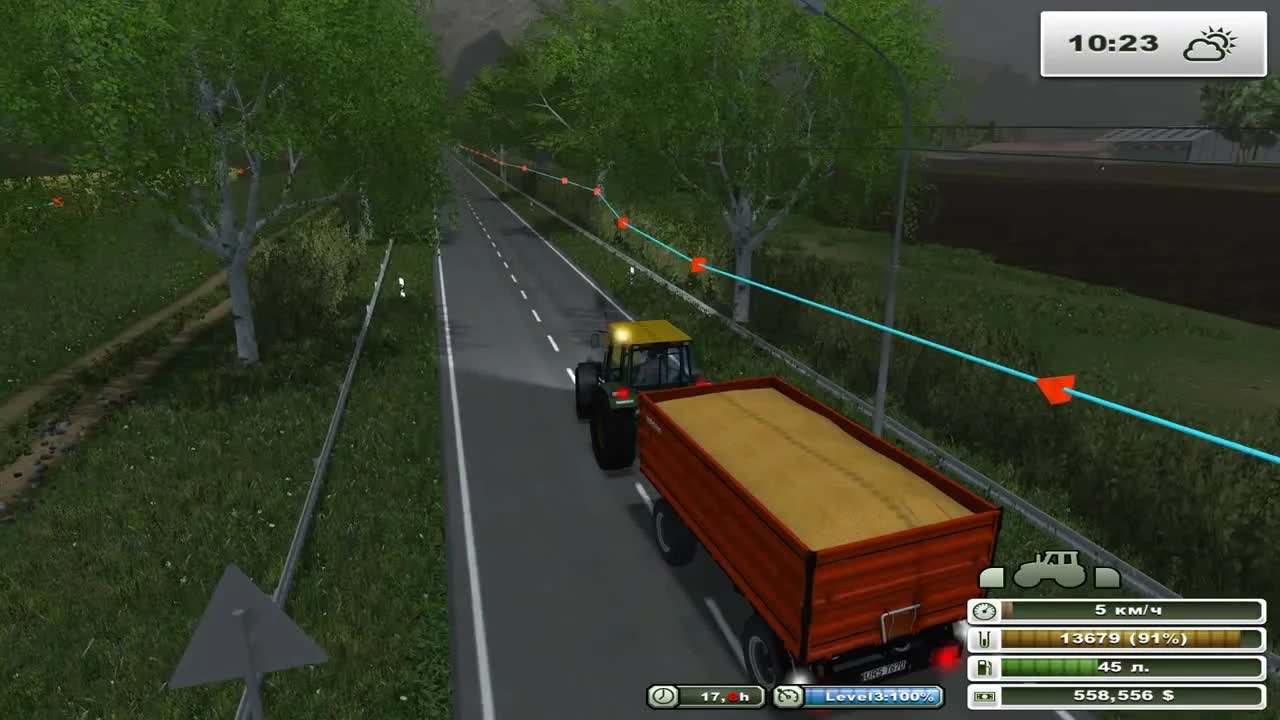Click the red waypoint flag on the route line

point(1055,390)
